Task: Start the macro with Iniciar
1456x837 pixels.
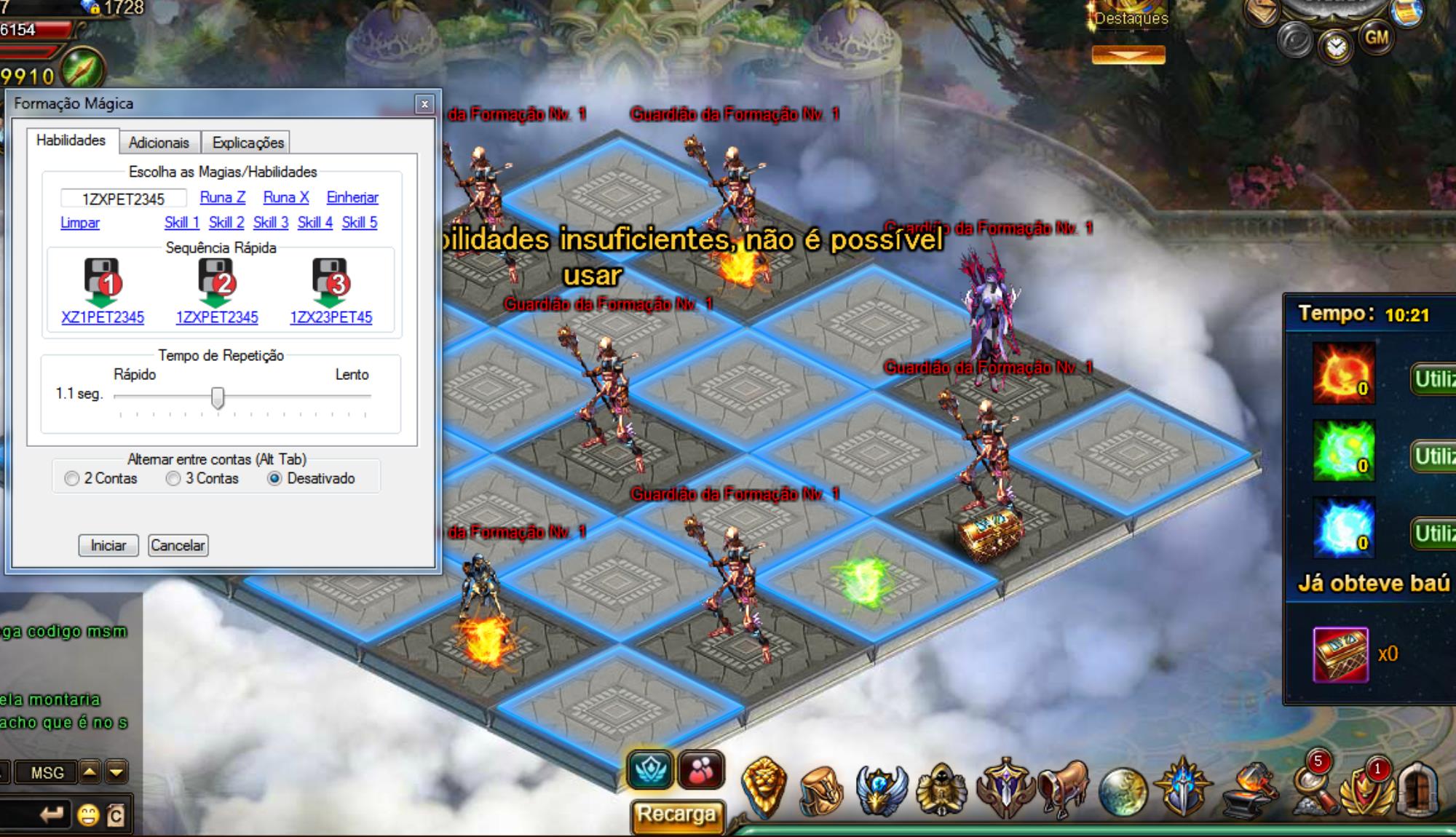Action: [108, 545]
